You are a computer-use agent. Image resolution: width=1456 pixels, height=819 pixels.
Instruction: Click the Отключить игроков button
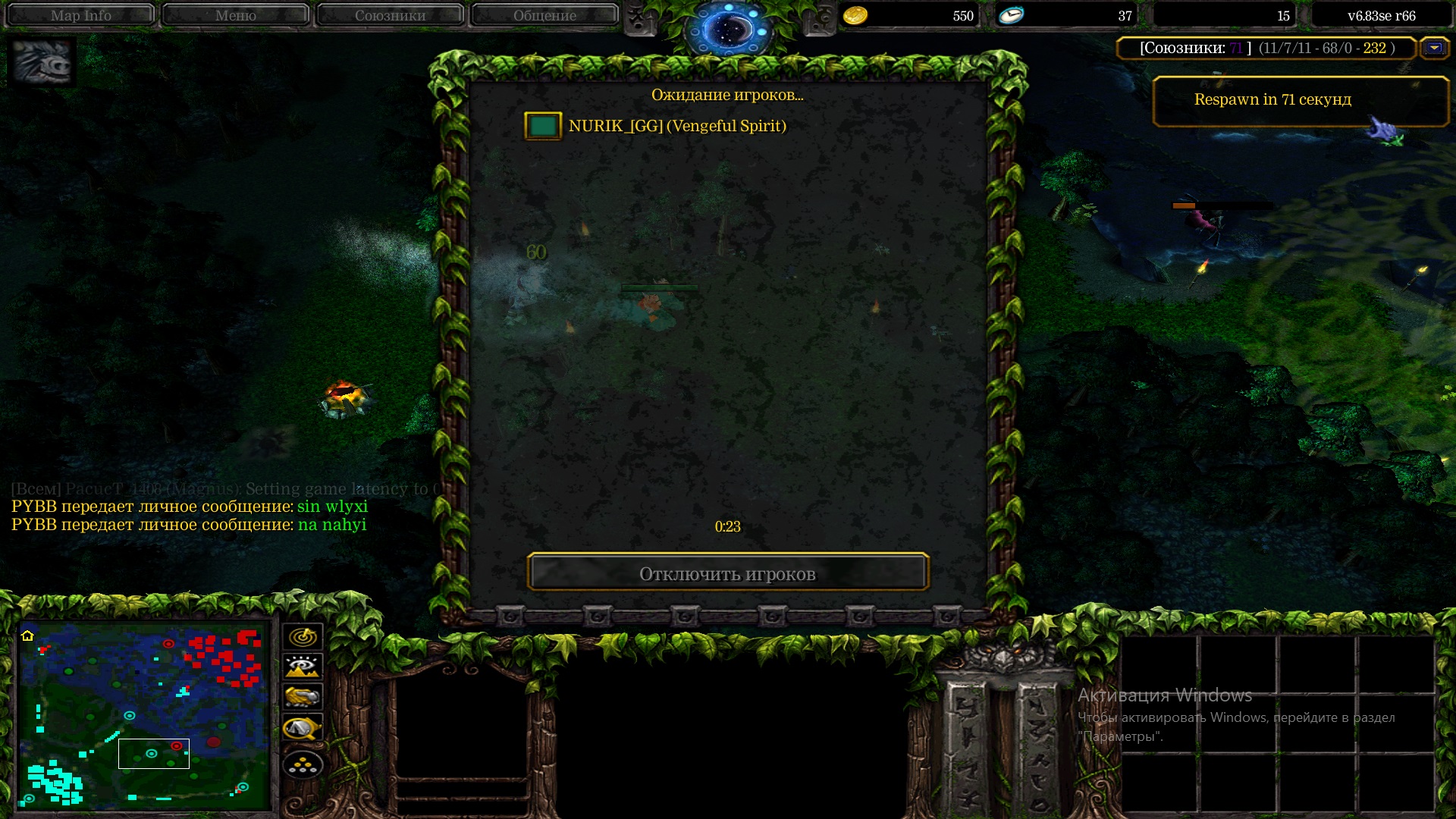click(x=727, y=573)
